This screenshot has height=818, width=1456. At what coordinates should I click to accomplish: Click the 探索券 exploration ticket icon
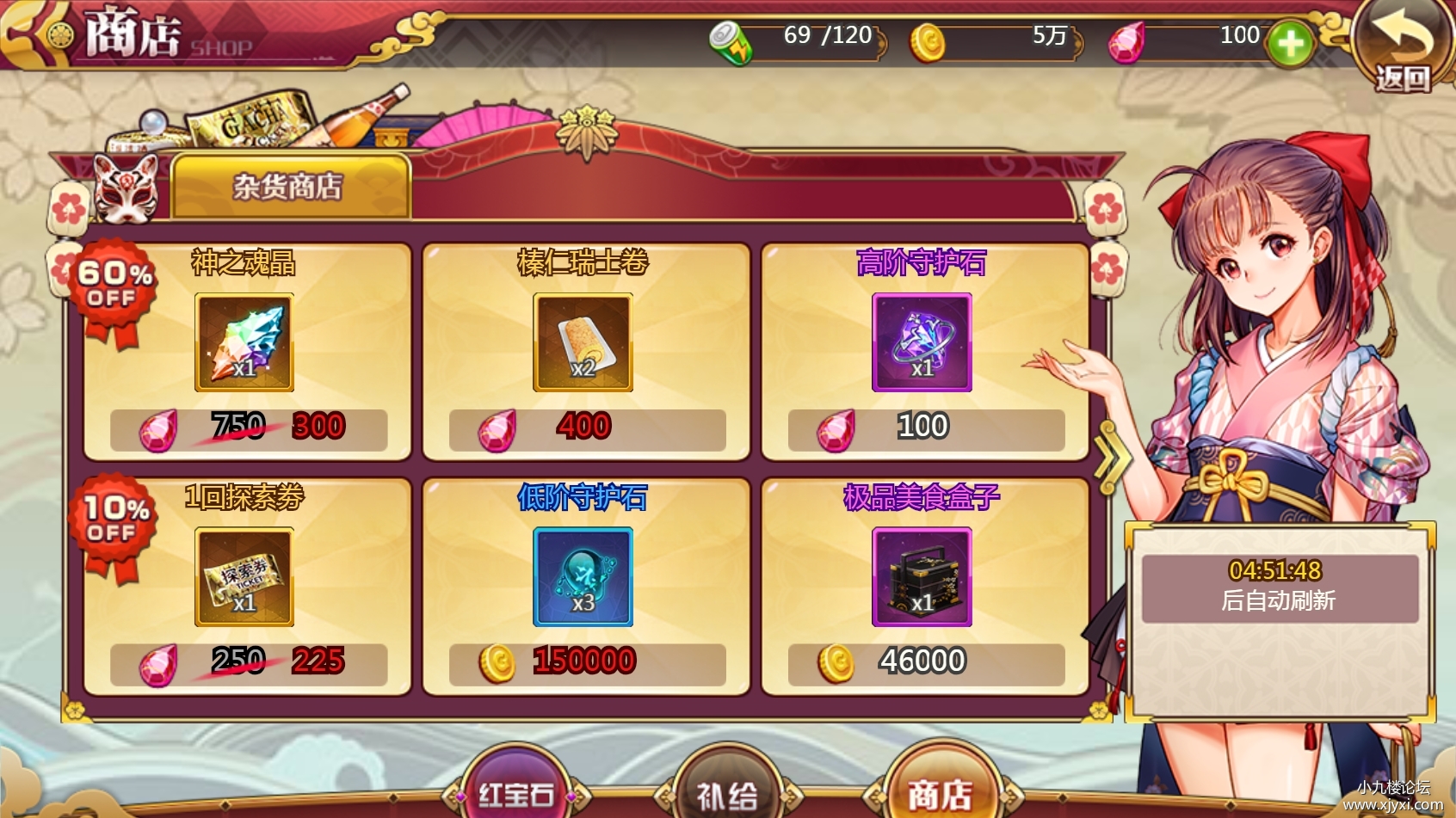point(244,578)
